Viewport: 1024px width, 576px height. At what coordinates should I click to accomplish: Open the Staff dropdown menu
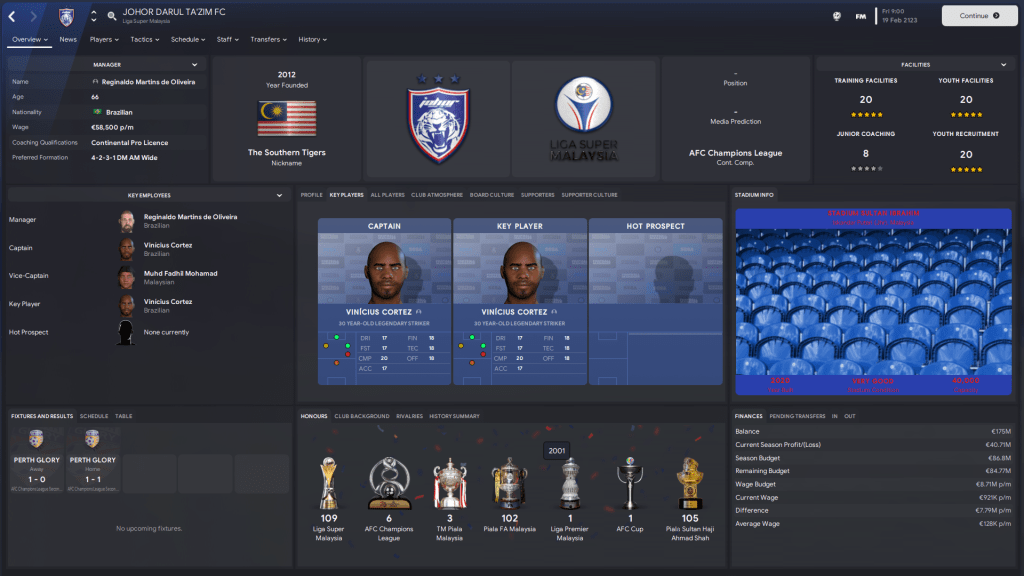[x=228, y=39]
